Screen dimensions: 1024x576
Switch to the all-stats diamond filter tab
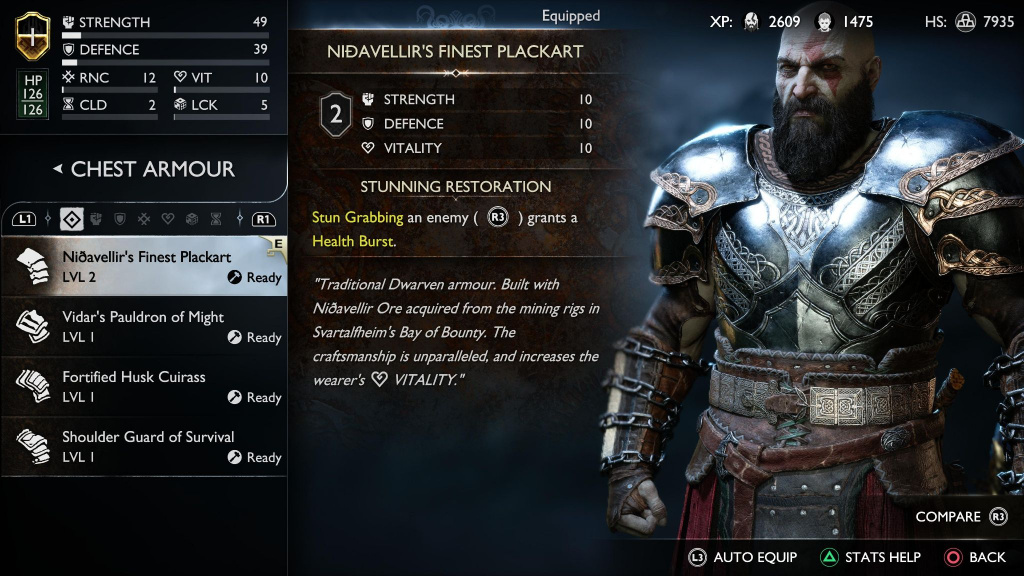click(x=72, y=219)
